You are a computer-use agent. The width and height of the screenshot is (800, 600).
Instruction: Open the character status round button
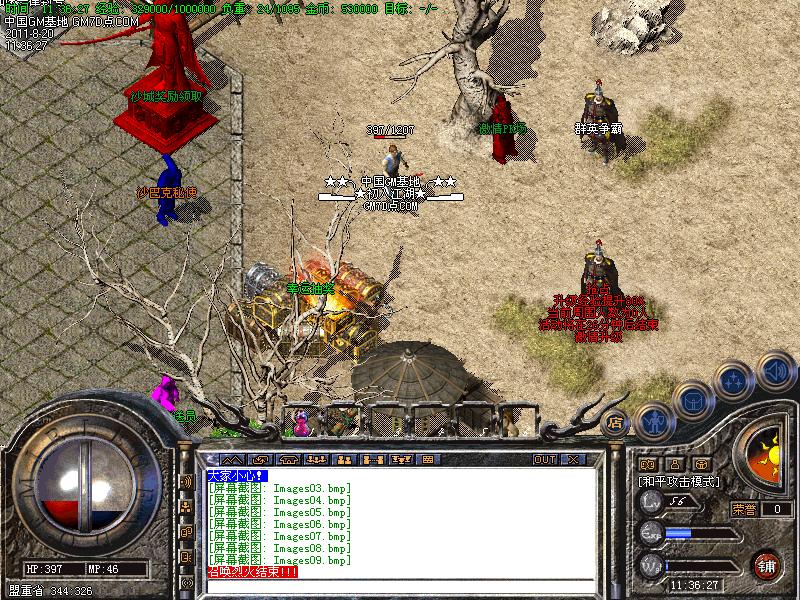654,420
